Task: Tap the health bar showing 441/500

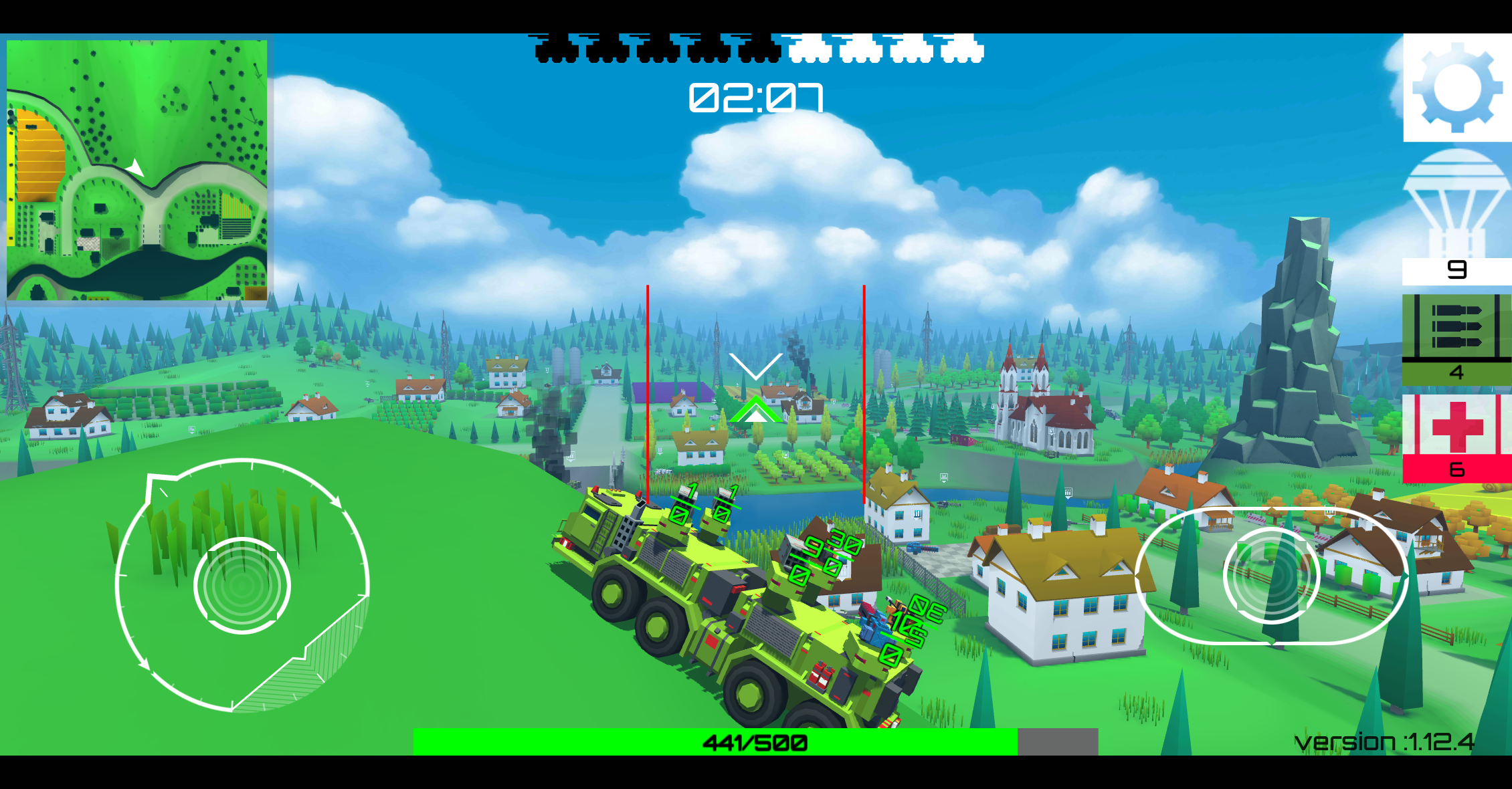Action: click(x=756, y=741)
